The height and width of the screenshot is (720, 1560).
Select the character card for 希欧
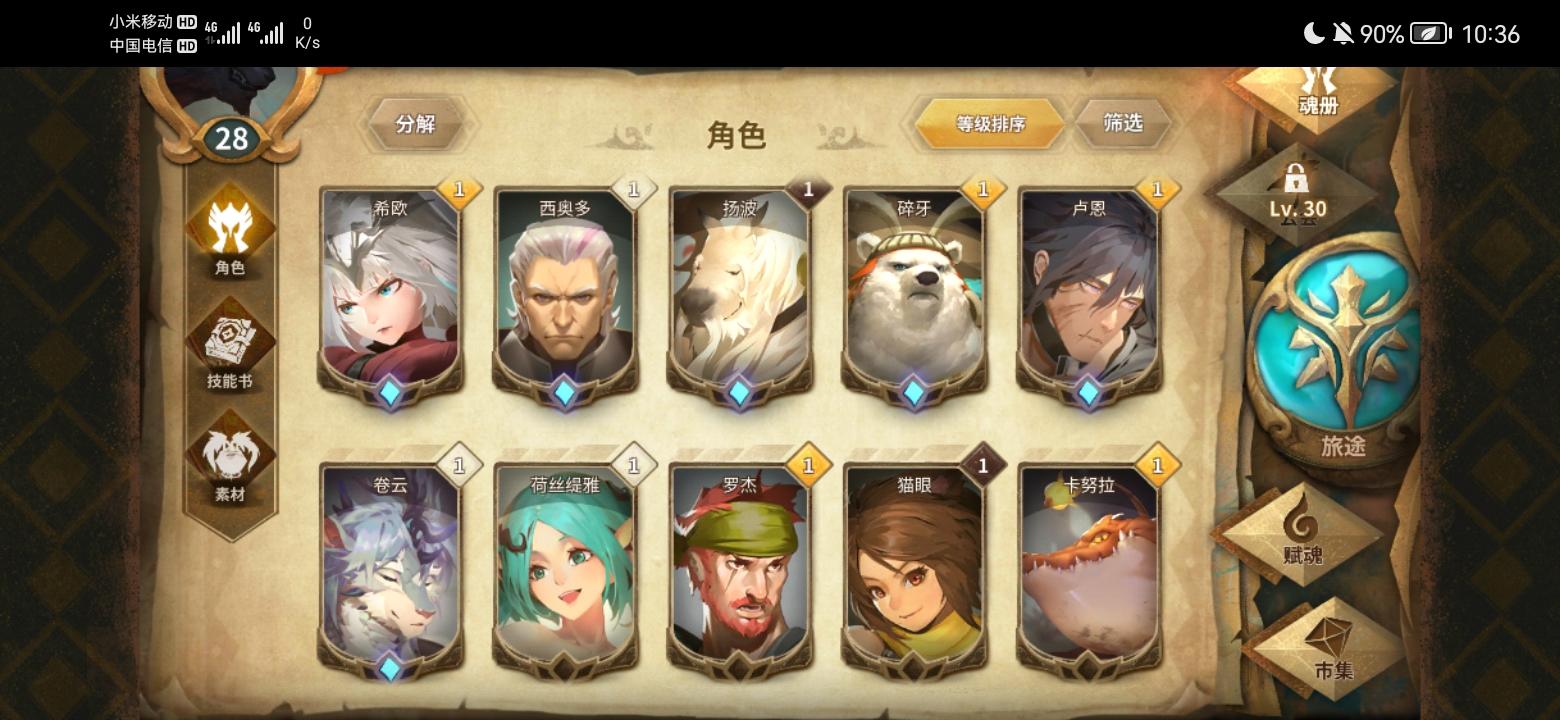389,290
